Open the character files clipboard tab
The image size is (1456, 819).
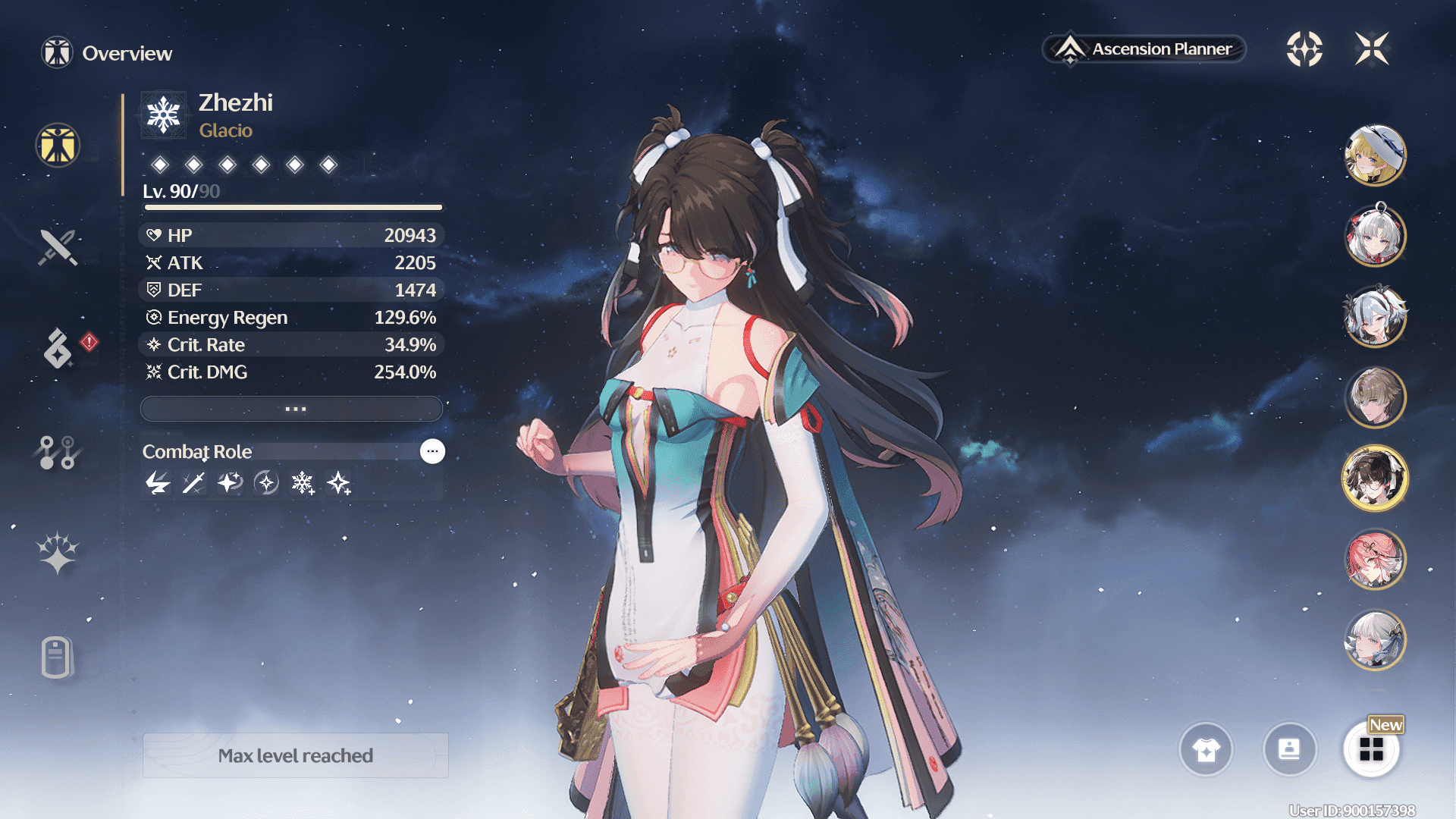click(57, 657)
